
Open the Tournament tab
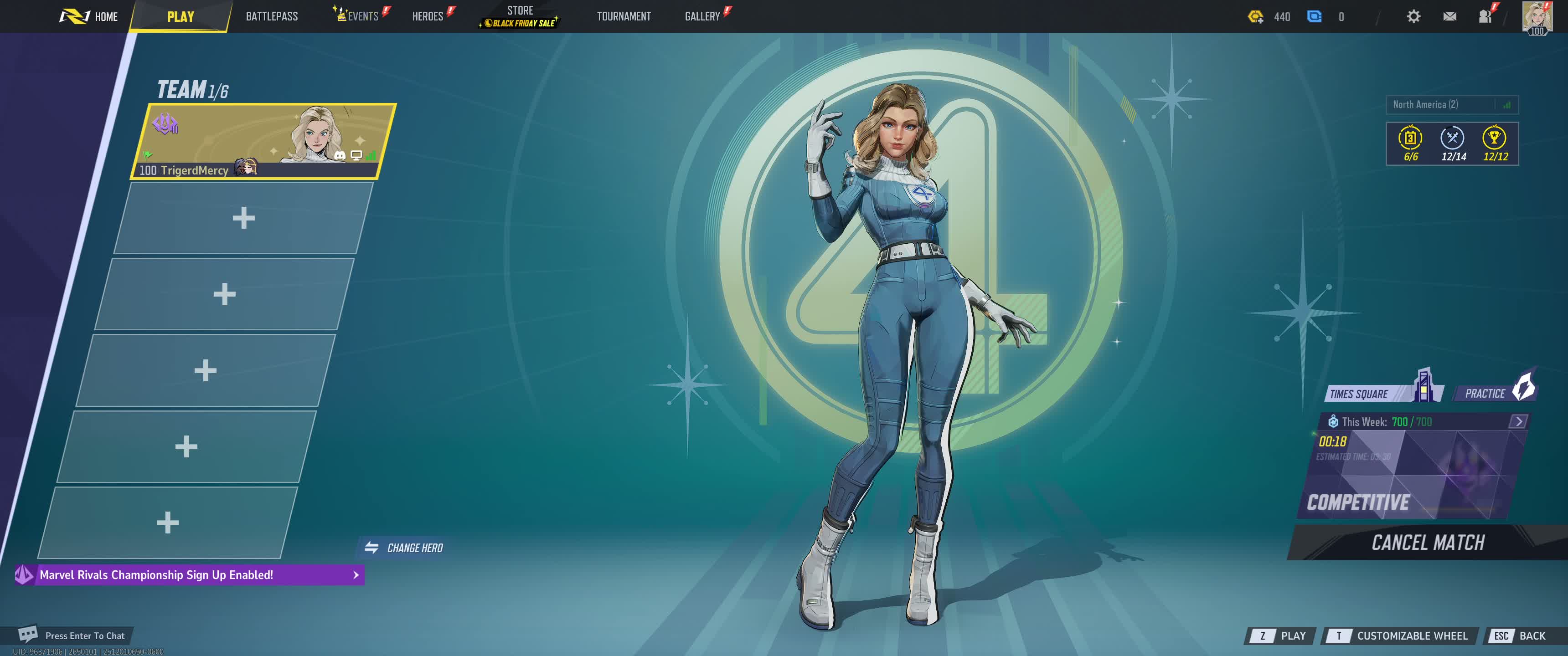click(623, 16)
